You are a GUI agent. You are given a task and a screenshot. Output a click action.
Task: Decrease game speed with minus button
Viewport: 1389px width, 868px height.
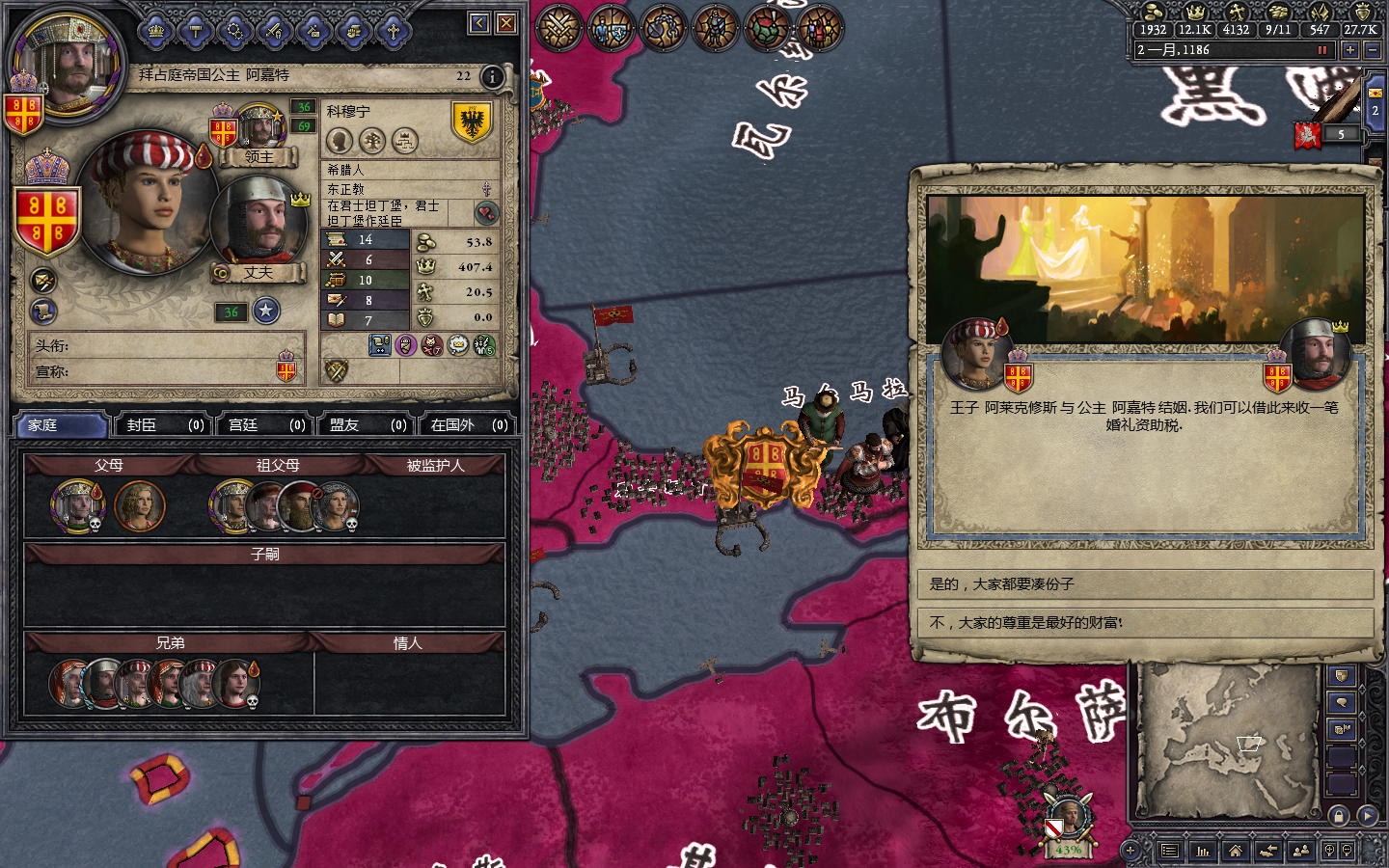point(1374,50)
